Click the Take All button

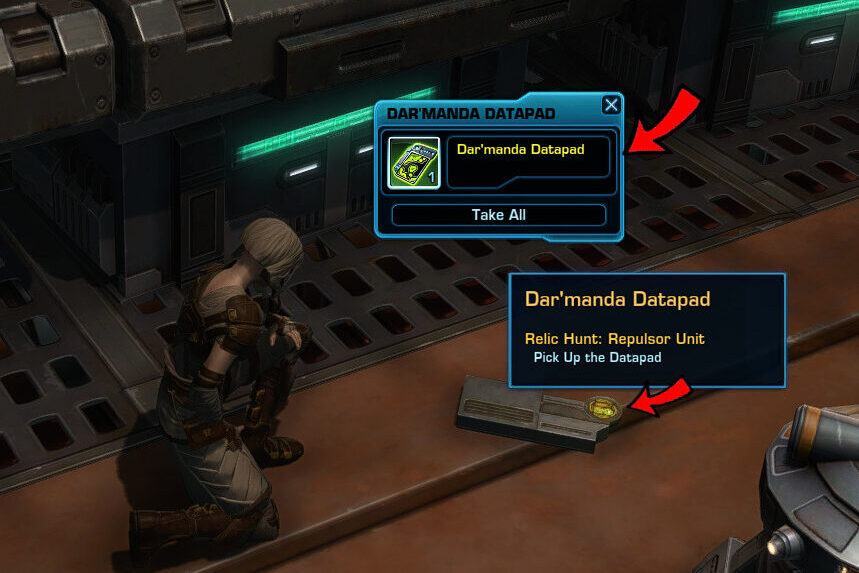498,215
